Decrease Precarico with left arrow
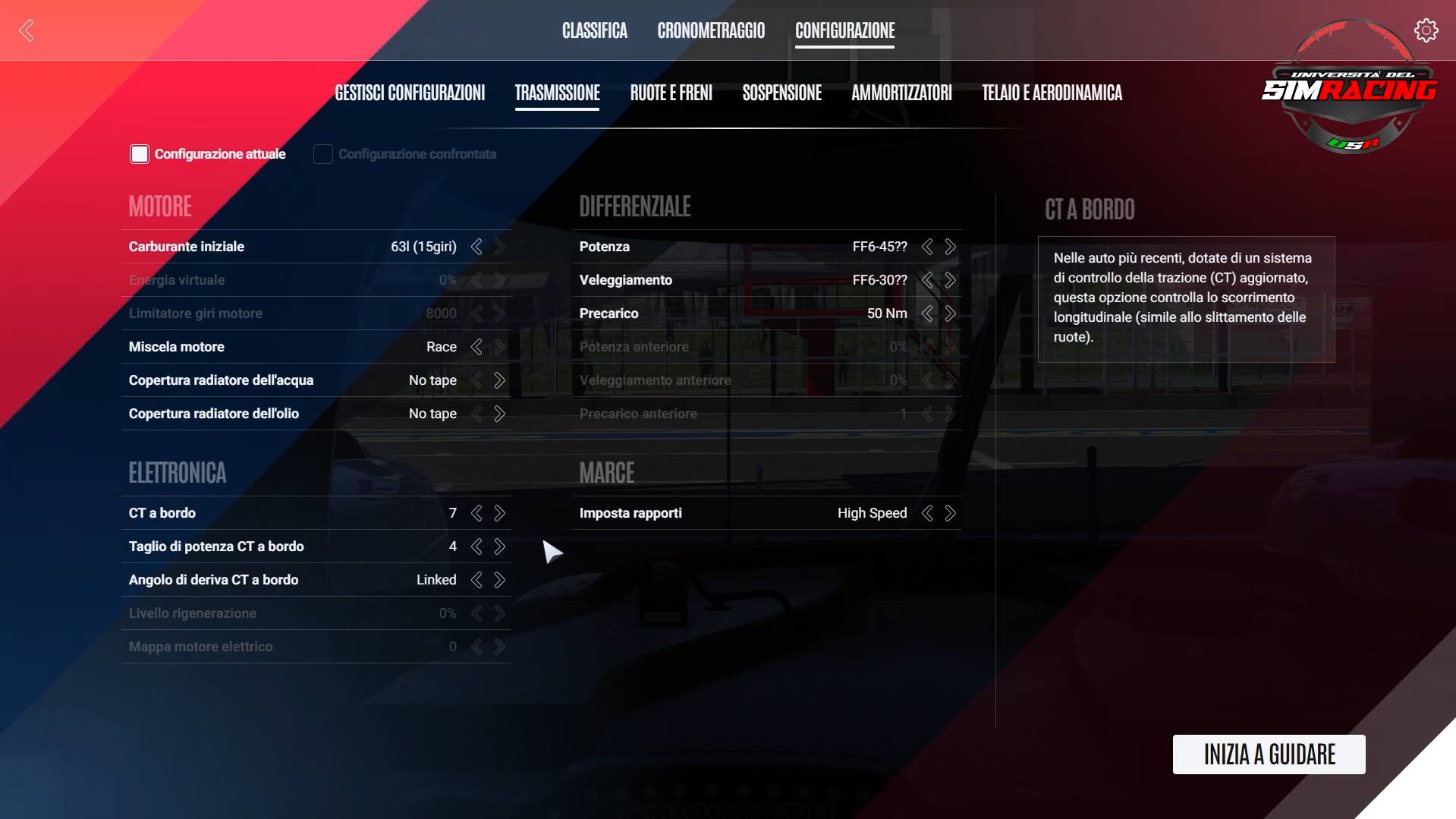1456x819 pixels. pyautogui.click(x=926, y=313)
